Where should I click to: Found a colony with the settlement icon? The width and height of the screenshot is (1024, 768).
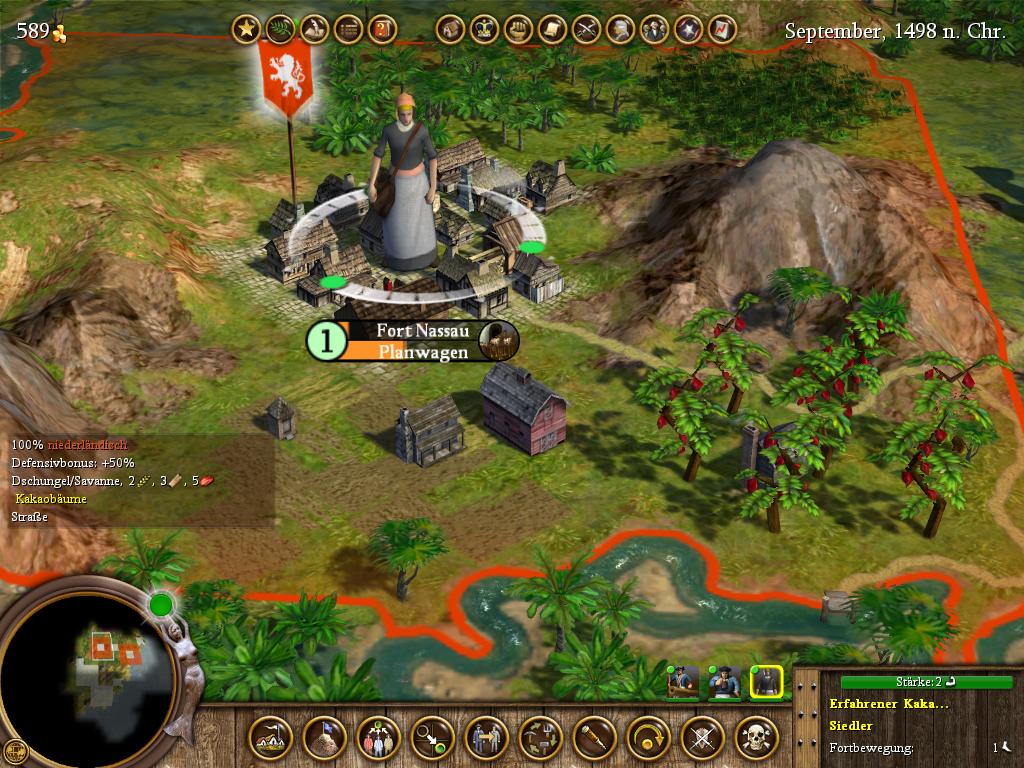click(x=270, y=739)
